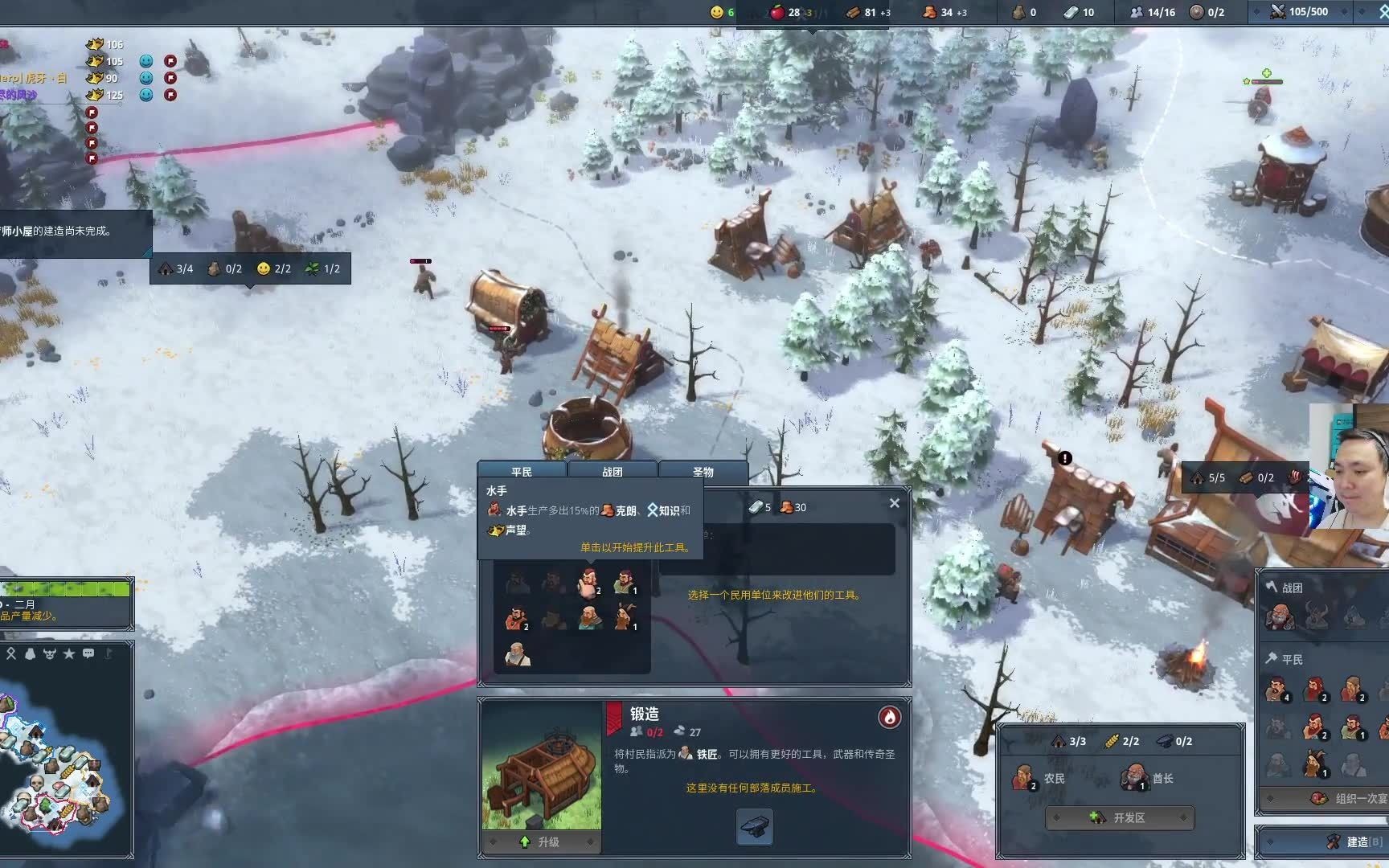The width and height of the screenshot is (1389, 868).
Task: Toggle the red flame icon on forge panel
Action: pos(889,717)
